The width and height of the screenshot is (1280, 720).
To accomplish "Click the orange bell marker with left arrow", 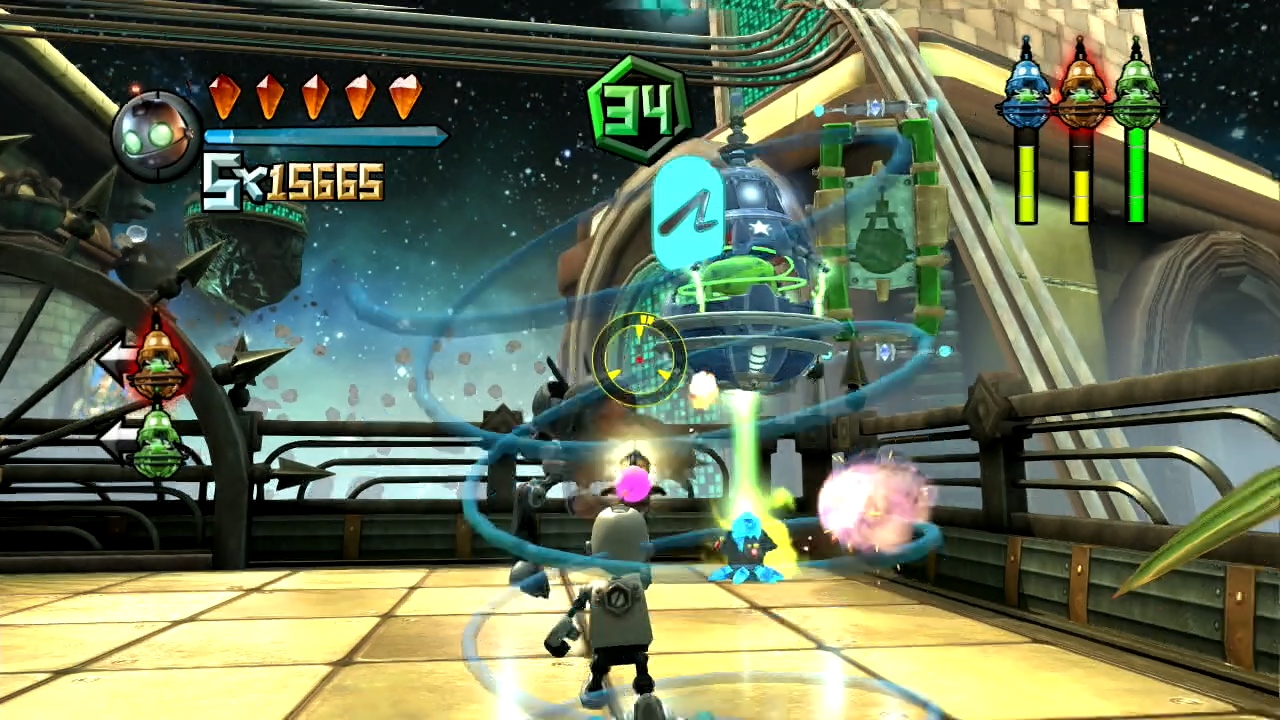I will [158, 362].
